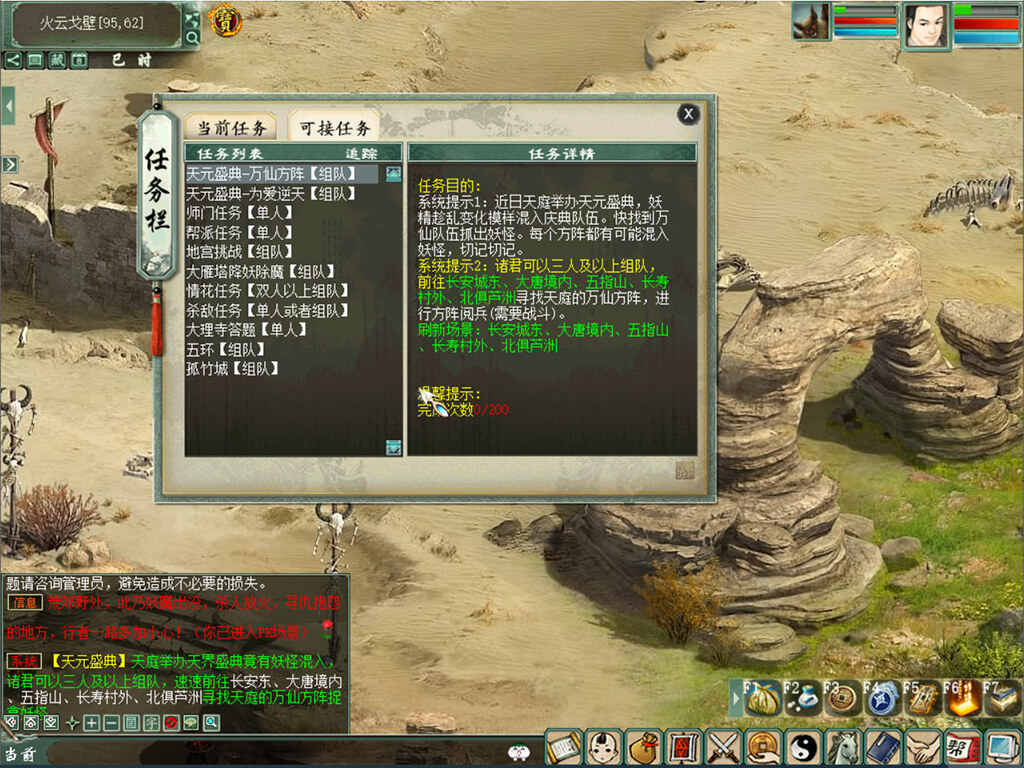Use the F1 yellow pouch hotbar item
1024x768 pixels.
point(763,699)
